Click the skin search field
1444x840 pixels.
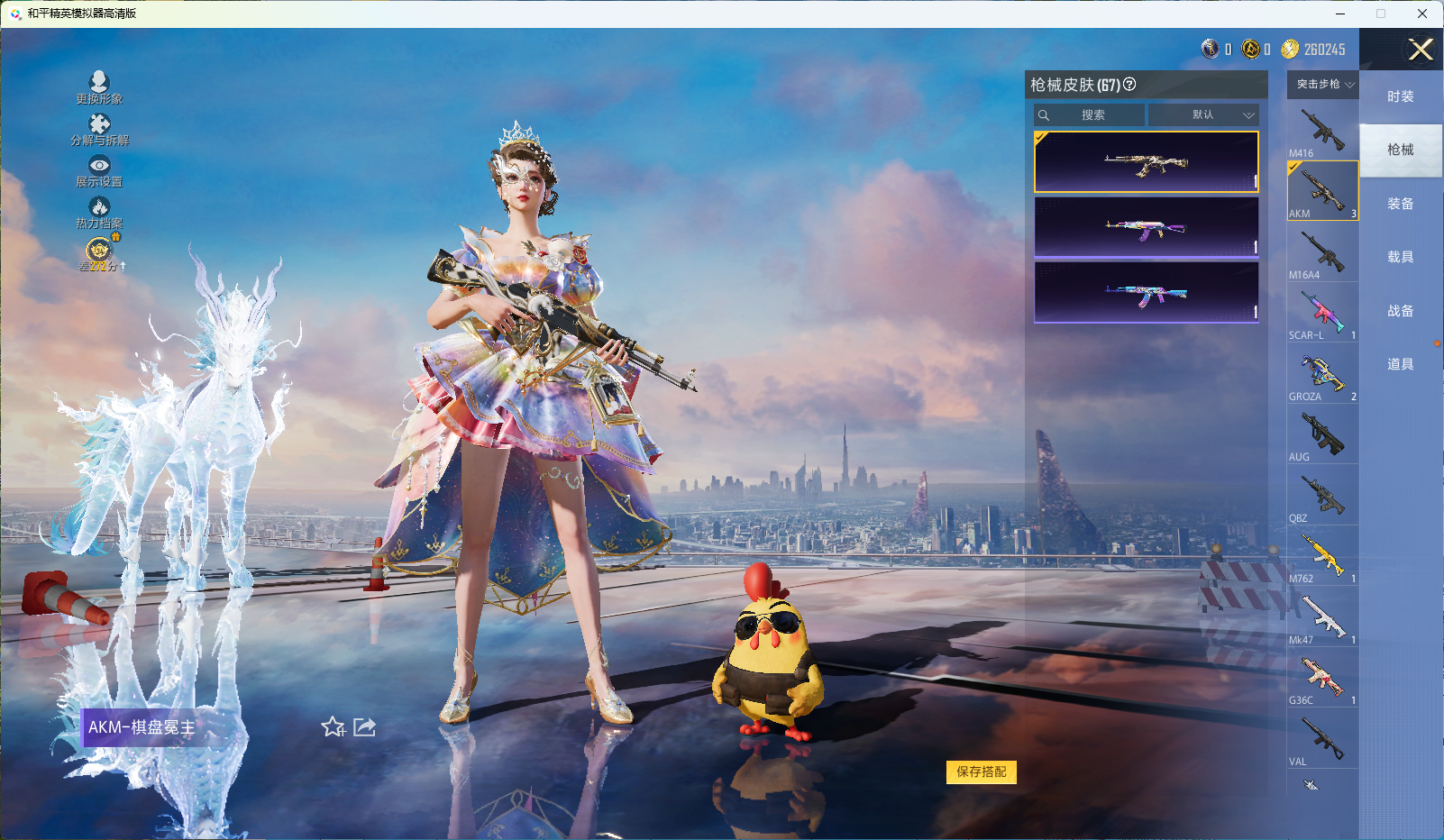[1092, 115]
